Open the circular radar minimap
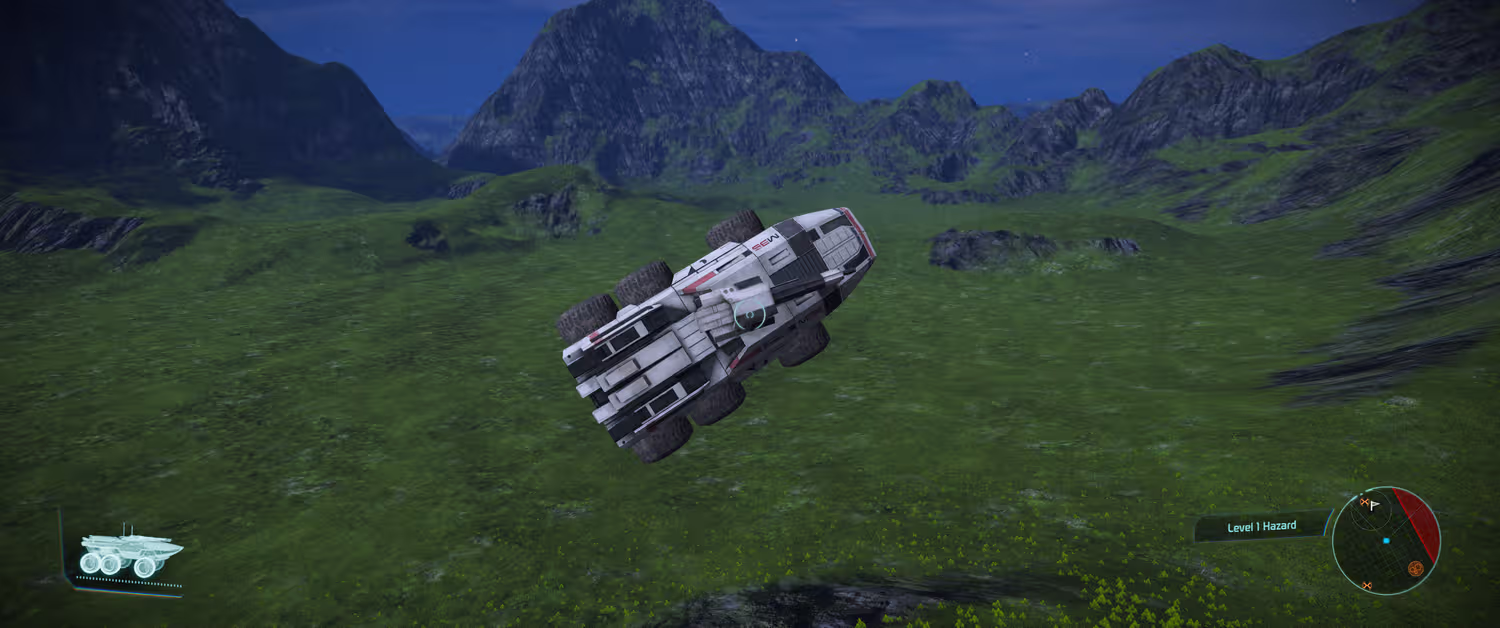 (1386, 541)
